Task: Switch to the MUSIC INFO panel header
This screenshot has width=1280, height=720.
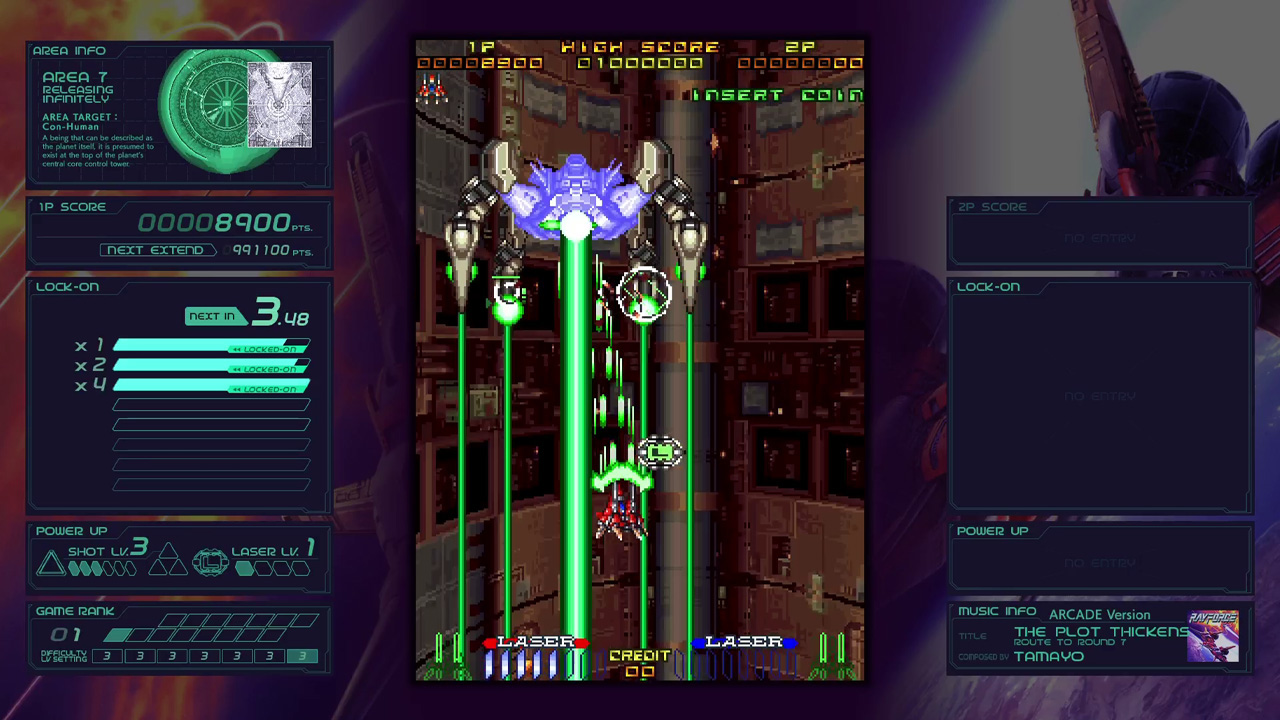Action: [x=997, y=610]
